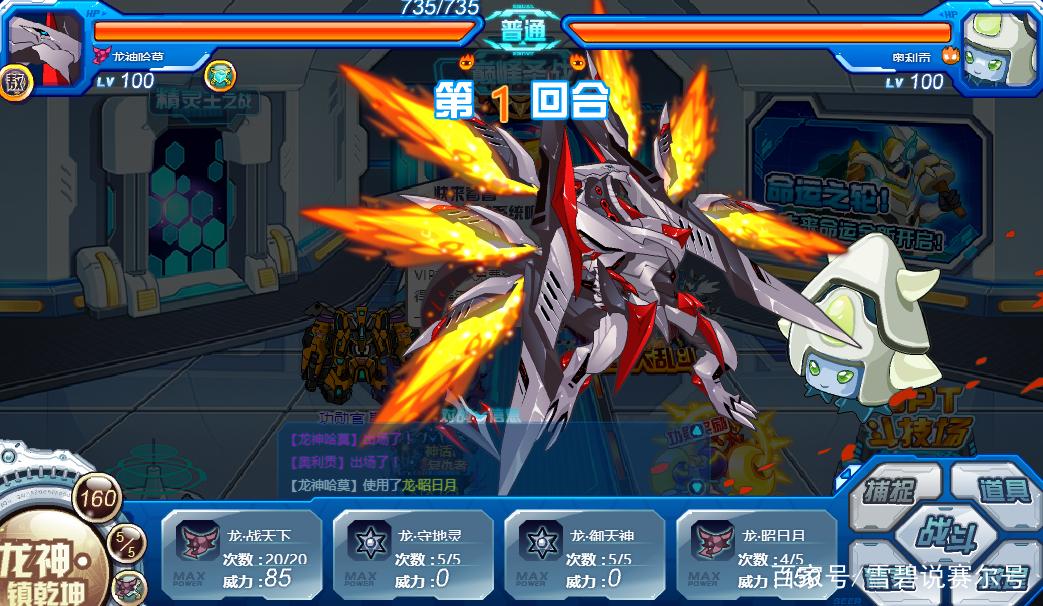The width and height of the screenshot is (1043, 606).
Task: Click the round 敌 badge icon
Action: pos(16,82)
